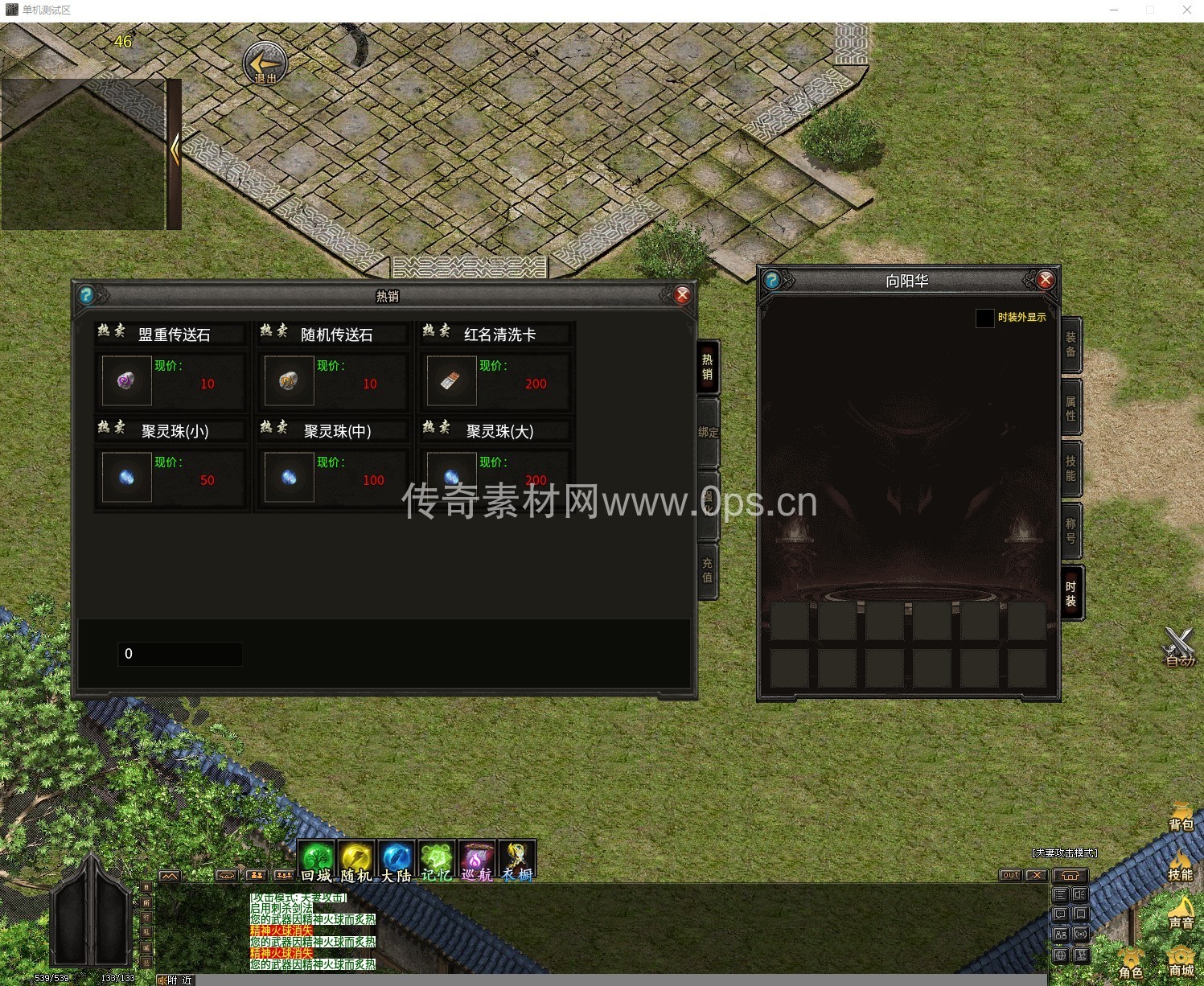Minimize the game window
Screen dimensions: 1204x986
point(1114,10)
